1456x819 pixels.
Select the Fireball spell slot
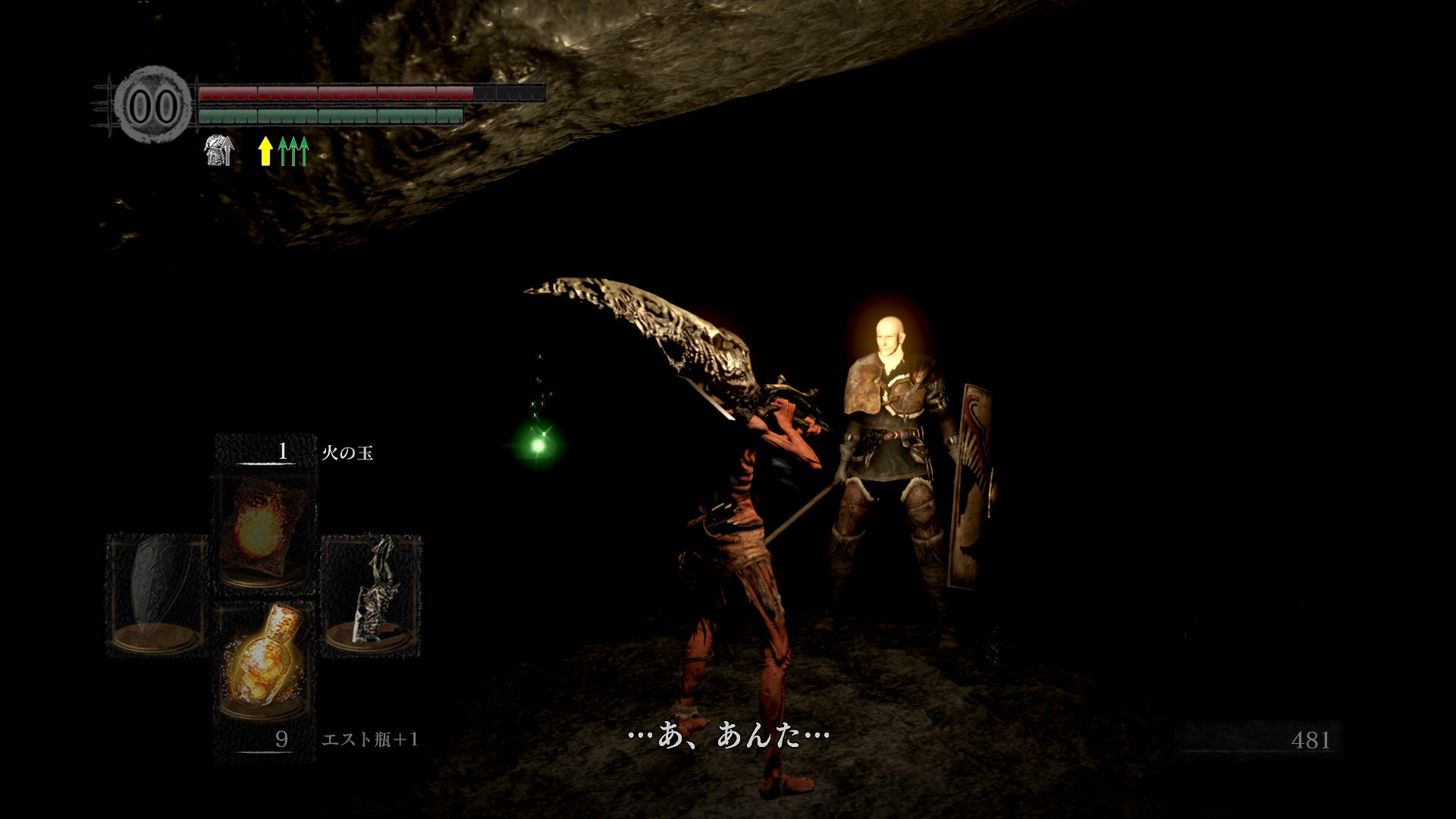[x=264, y=531]
